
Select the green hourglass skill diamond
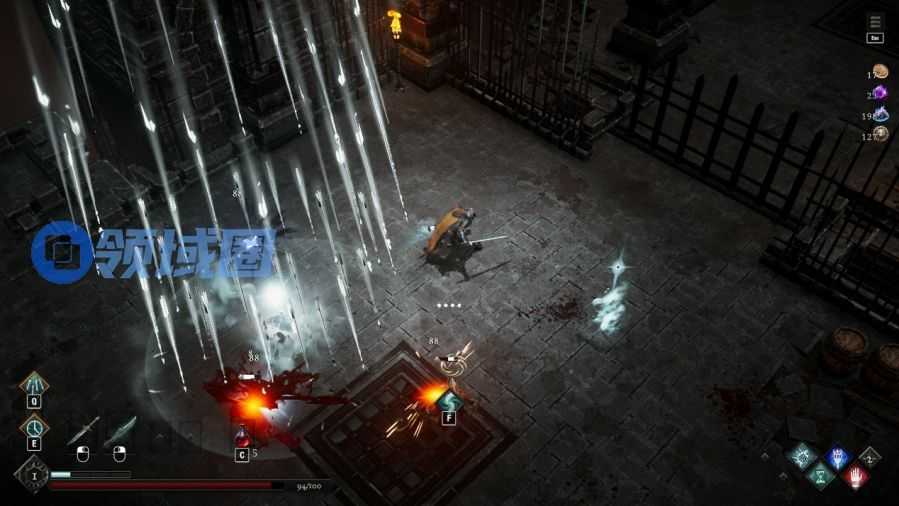(x=819, y=476)
